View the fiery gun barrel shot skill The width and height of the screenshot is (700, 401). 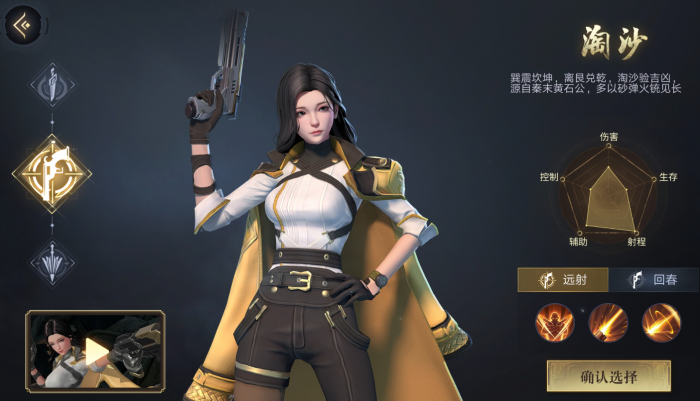coord(607,322)
